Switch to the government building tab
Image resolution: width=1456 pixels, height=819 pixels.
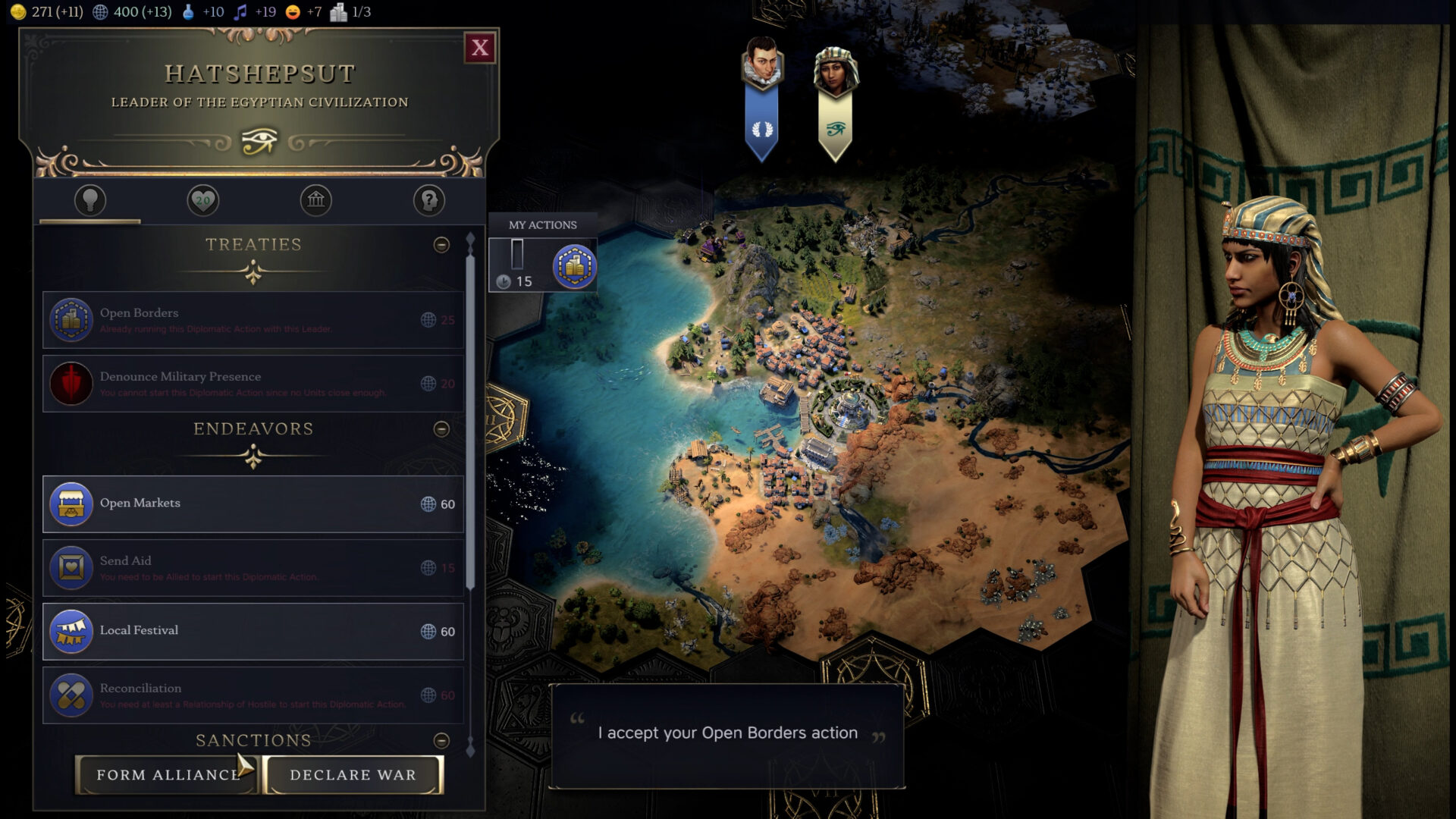(x=316, y=200)
